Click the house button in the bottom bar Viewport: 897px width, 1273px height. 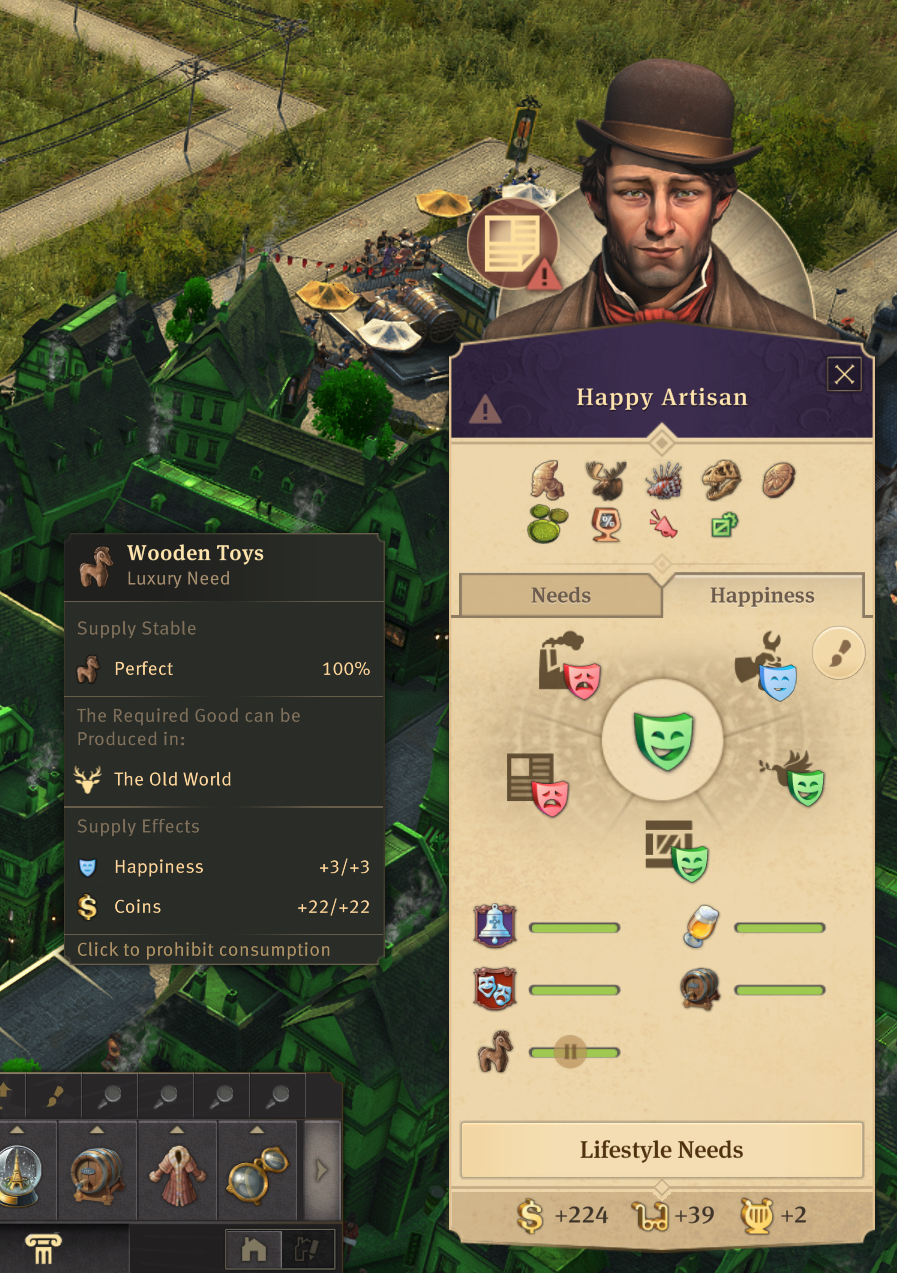point(254,1249)
